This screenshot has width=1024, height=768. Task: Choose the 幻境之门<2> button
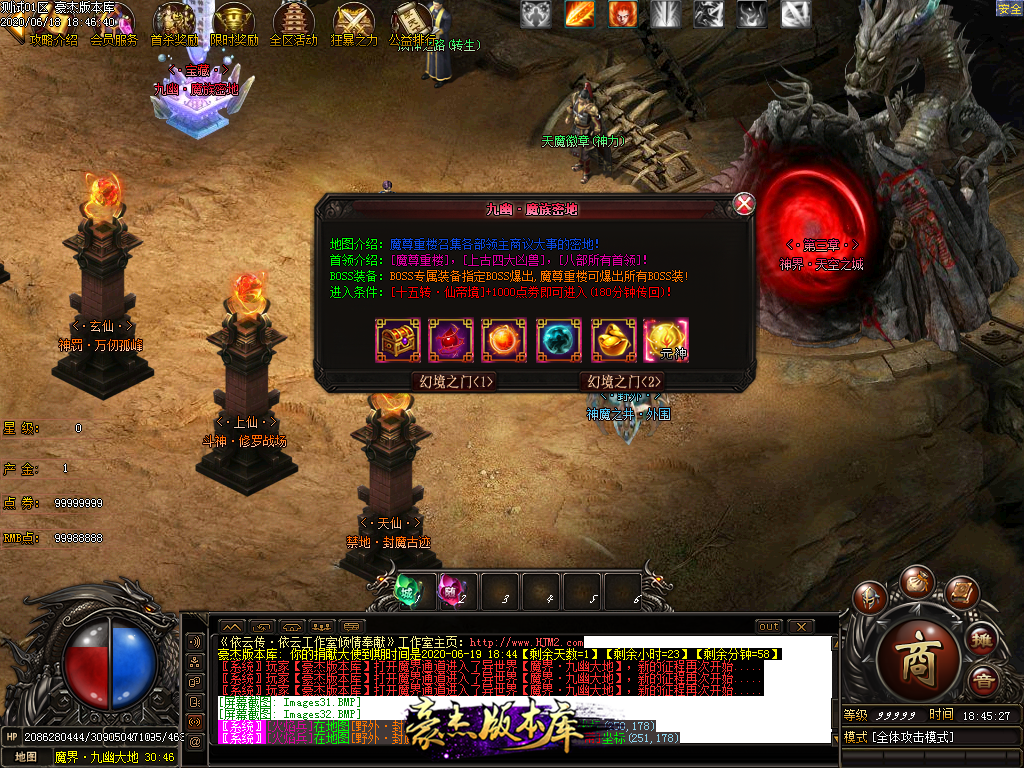623,381
